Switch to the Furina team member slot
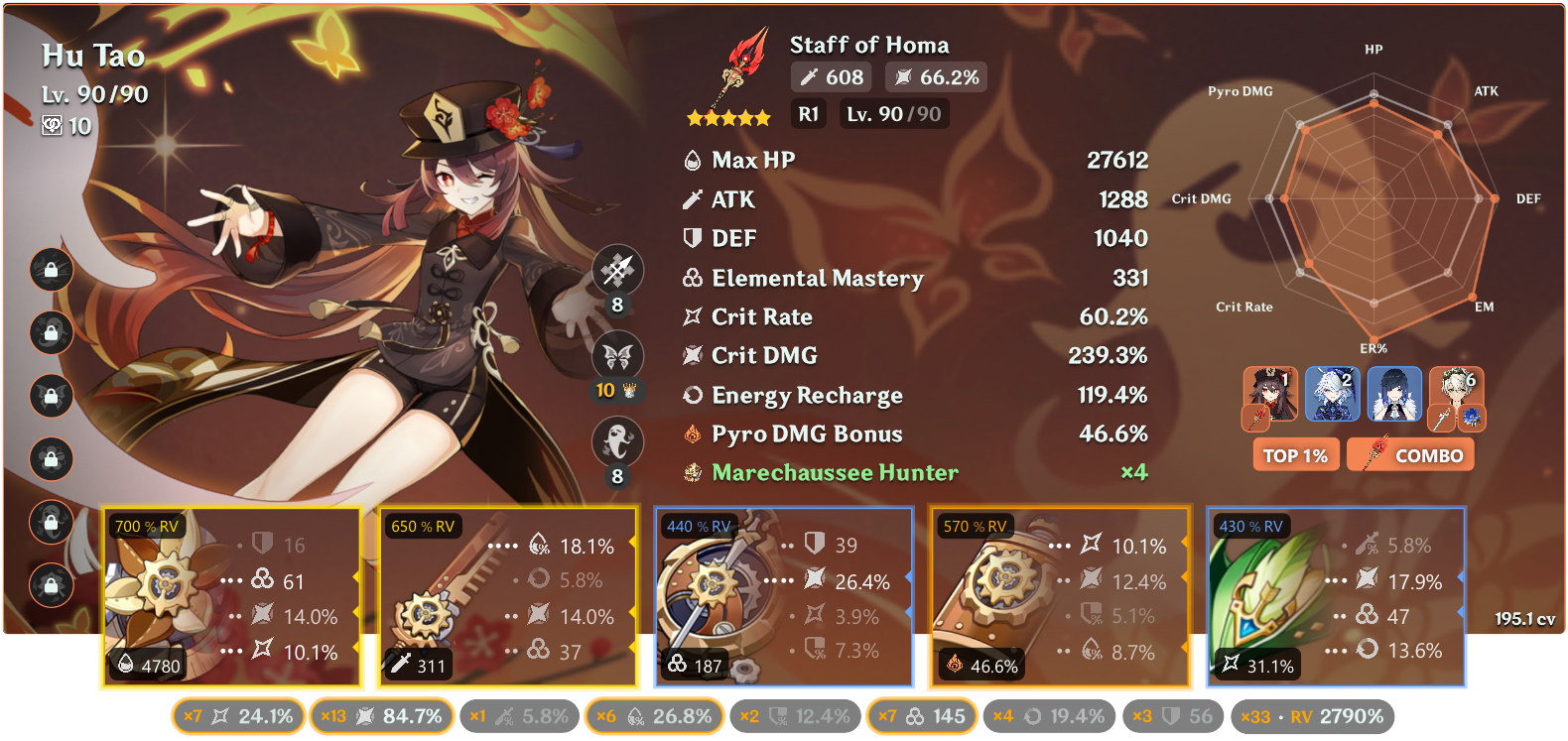The image size is (1568, 741). 1333,395
